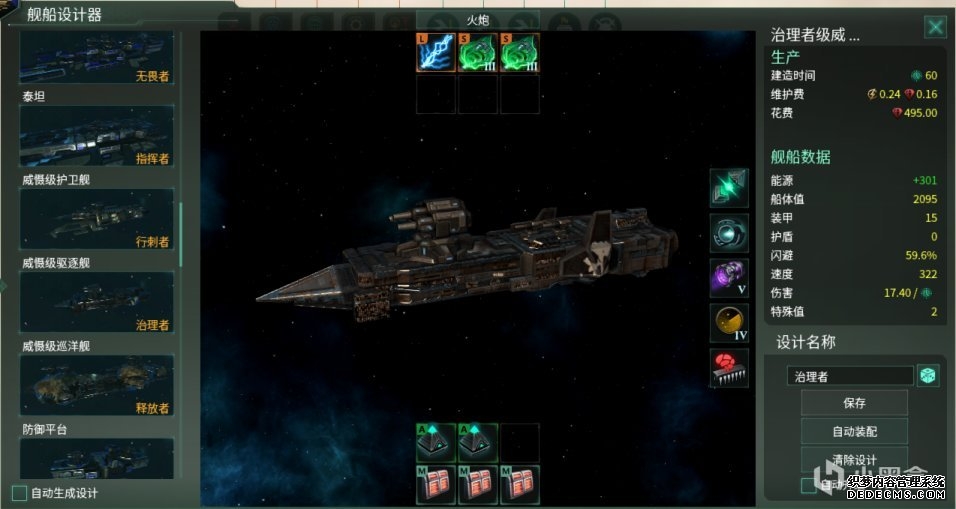956x509 pixels.
Task: Pick the 释放者 cruiser design
Action: [x=96, y=384]
